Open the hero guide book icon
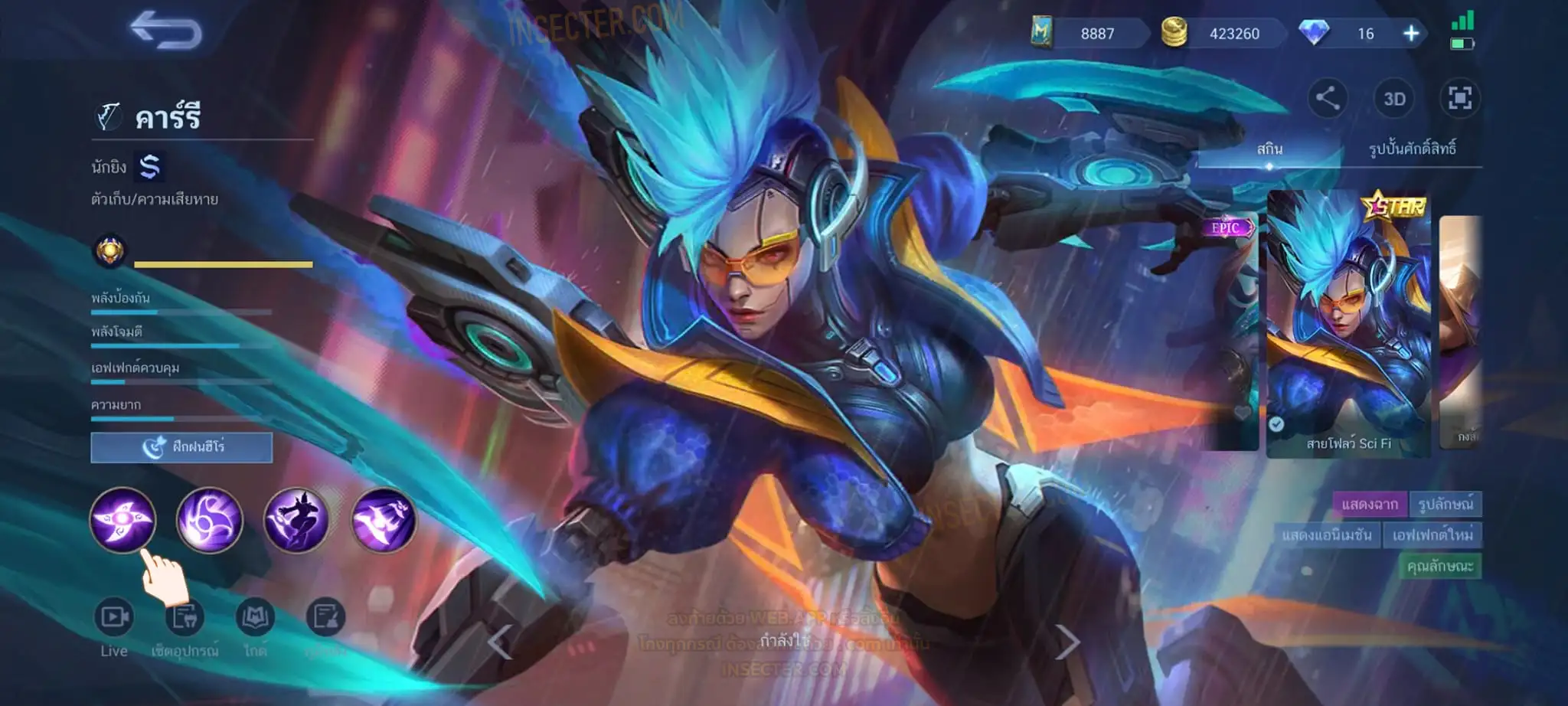Image resolution: width=1568 pixels, height=706 pixels. click(255, 617)
